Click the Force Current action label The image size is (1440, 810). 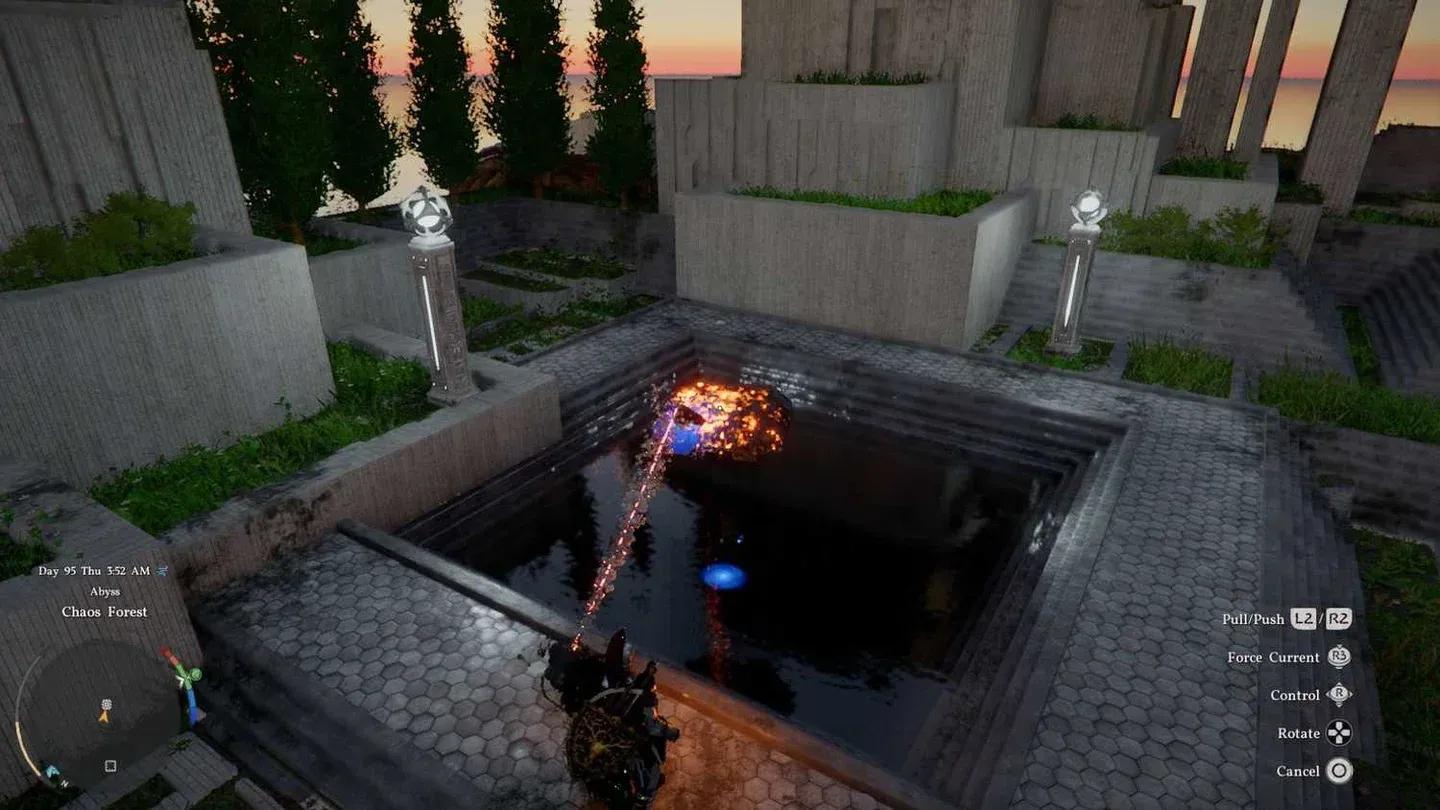[x=1273, y=657]
